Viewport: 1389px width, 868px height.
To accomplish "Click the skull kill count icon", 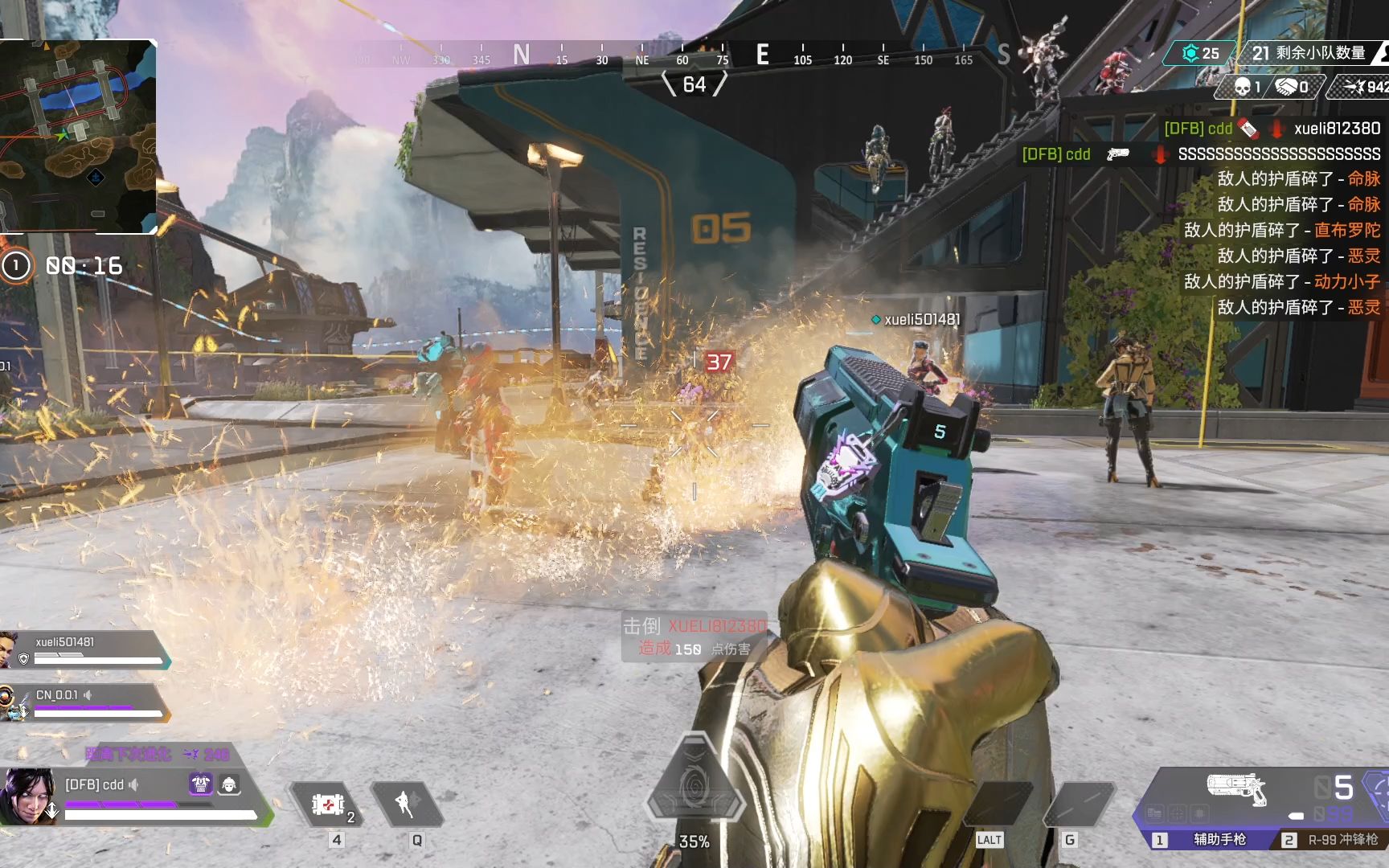I will coord(1243,87).
